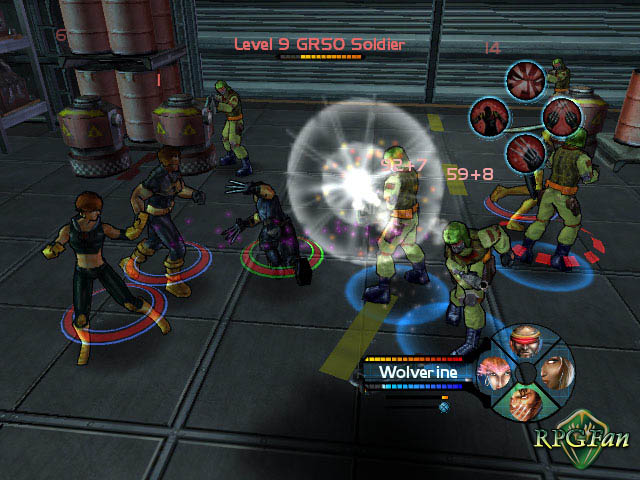Activate the radial burst ability icon
Image resolution: width=640 pixels, height=480 pixels.
[524, 78]
